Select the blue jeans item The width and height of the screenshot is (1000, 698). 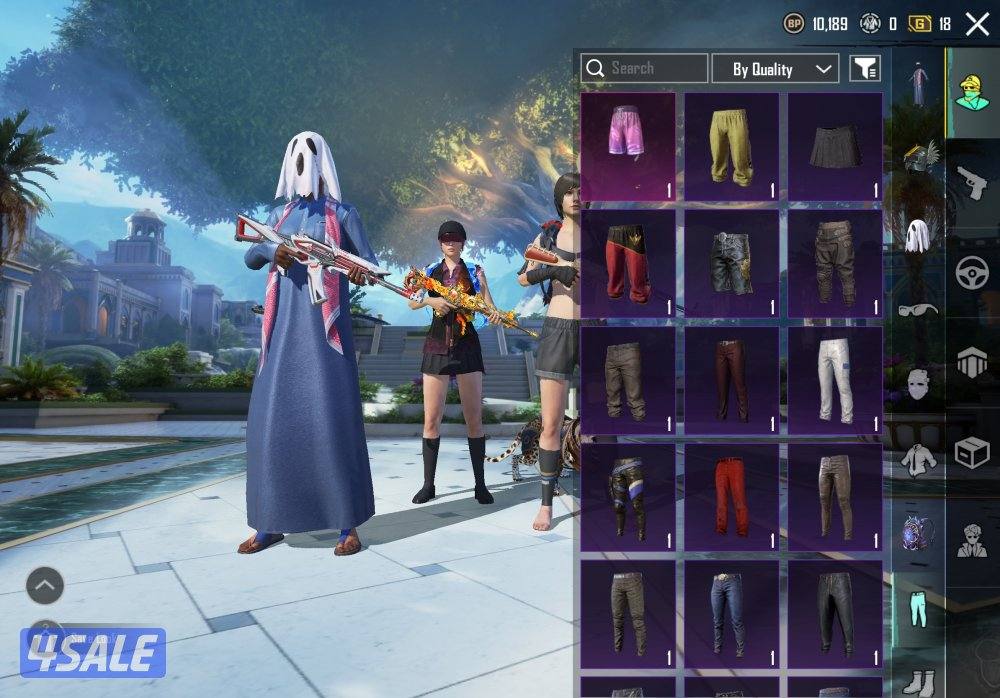click(732, 613)
